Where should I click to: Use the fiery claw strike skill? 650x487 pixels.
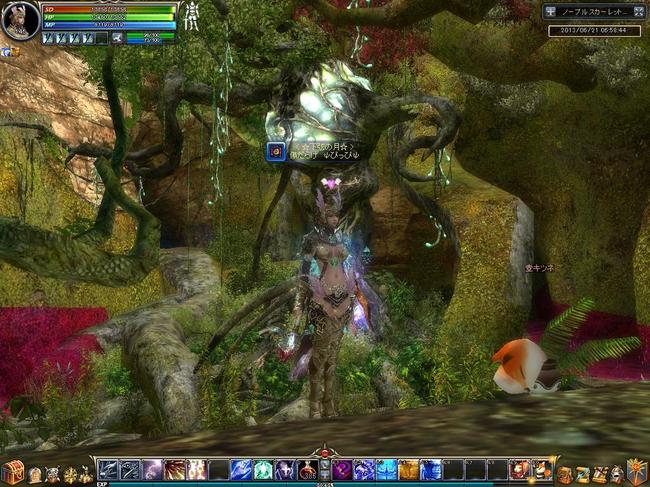174,470
